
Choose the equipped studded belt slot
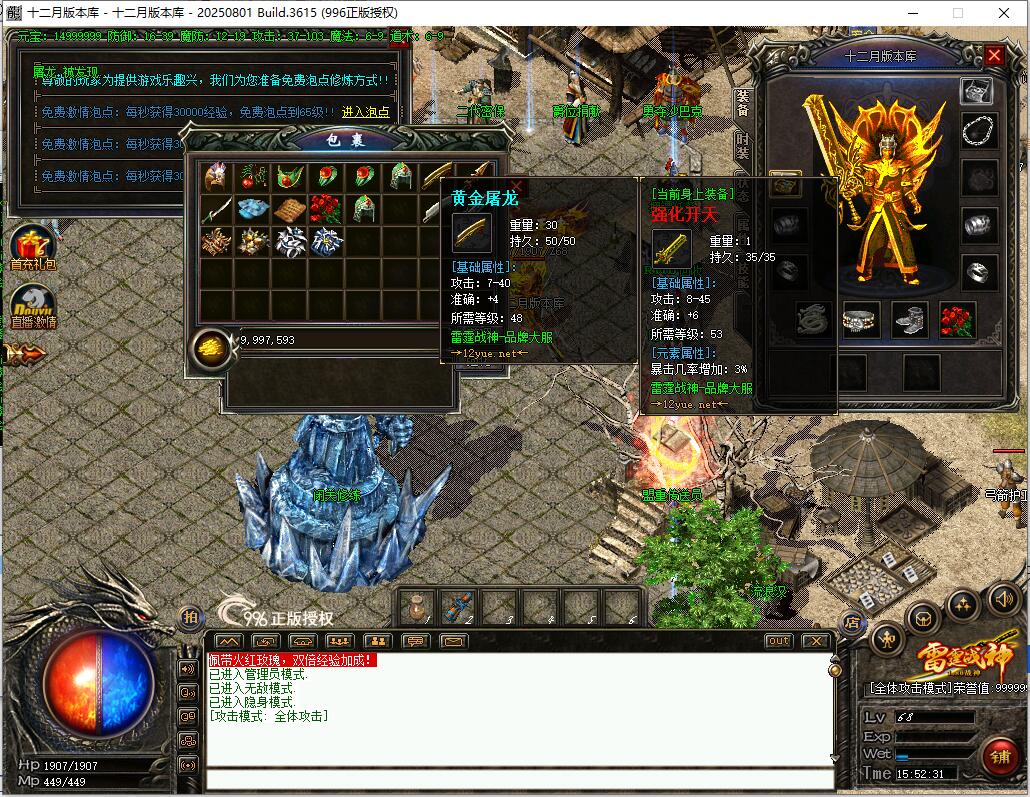tap(861, 320)
